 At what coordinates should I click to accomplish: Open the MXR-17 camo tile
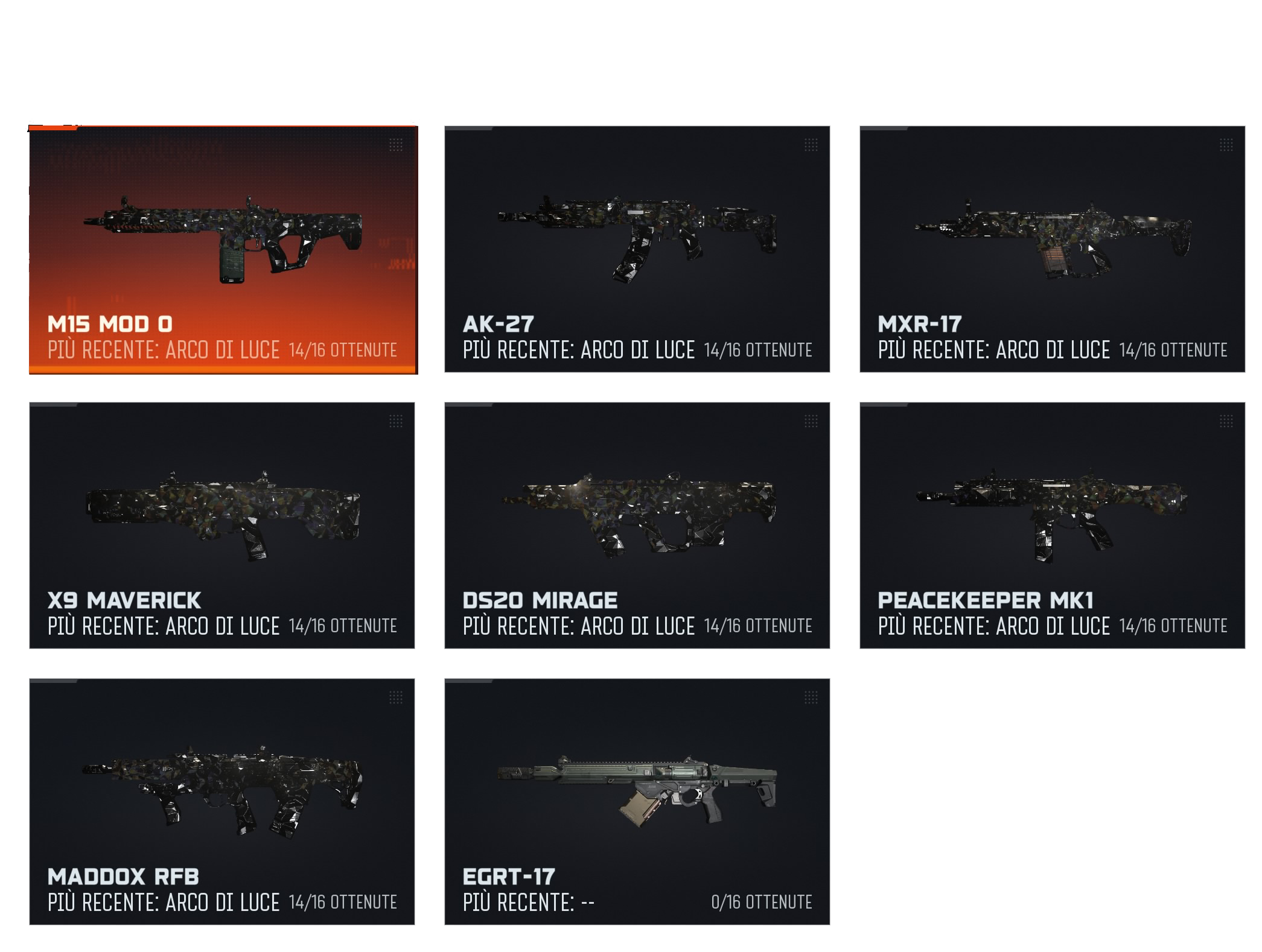1052,249
